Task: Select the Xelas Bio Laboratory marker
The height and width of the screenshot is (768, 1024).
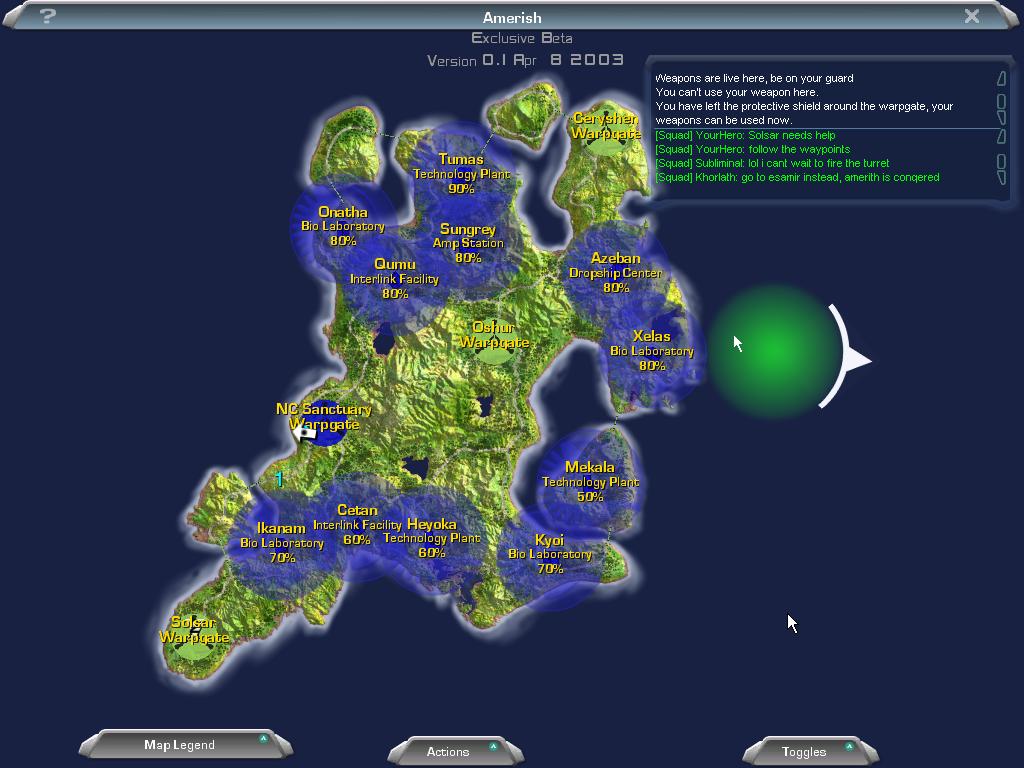Action: tap(652, 350)
